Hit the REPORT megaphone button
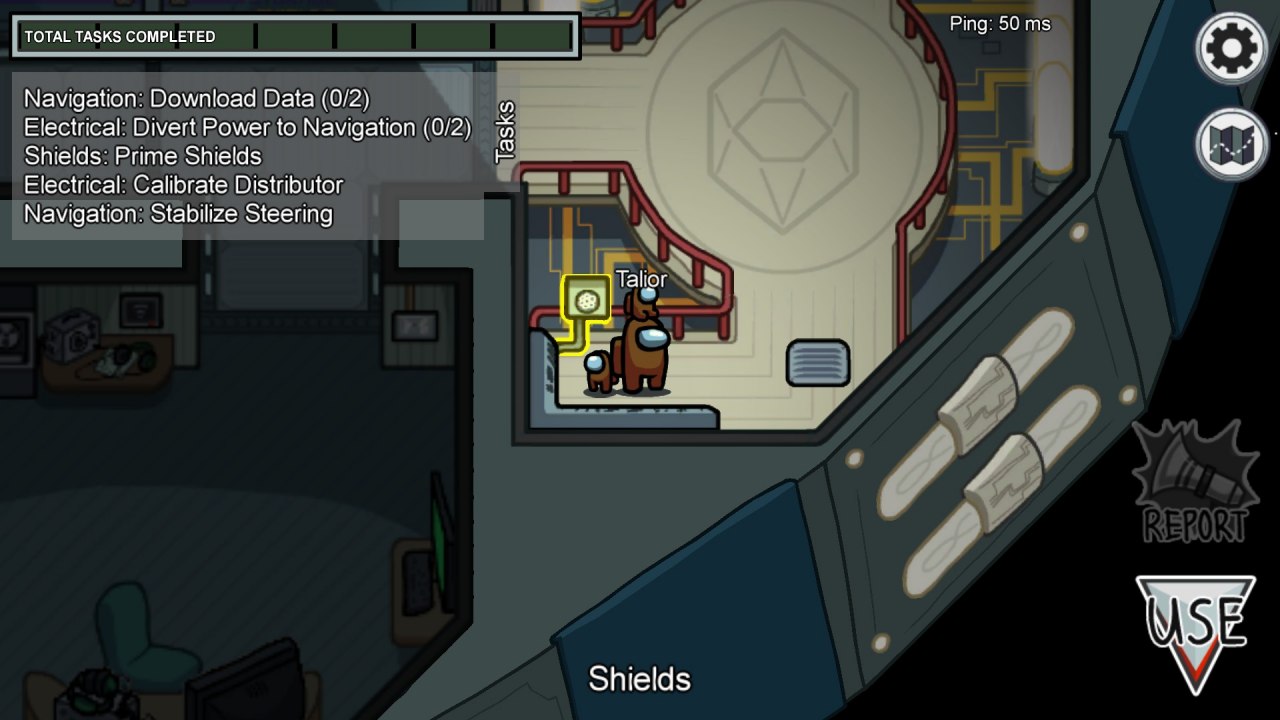Image resolution: width=1280 pixels, height=720 pixels. coord(1196,482)
